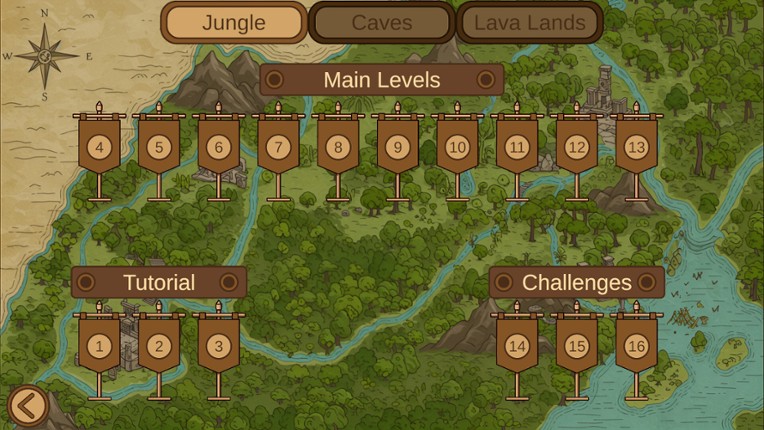The image size is (764, 430).
Task: Select challenge level 16 banner
Action: 636,346
